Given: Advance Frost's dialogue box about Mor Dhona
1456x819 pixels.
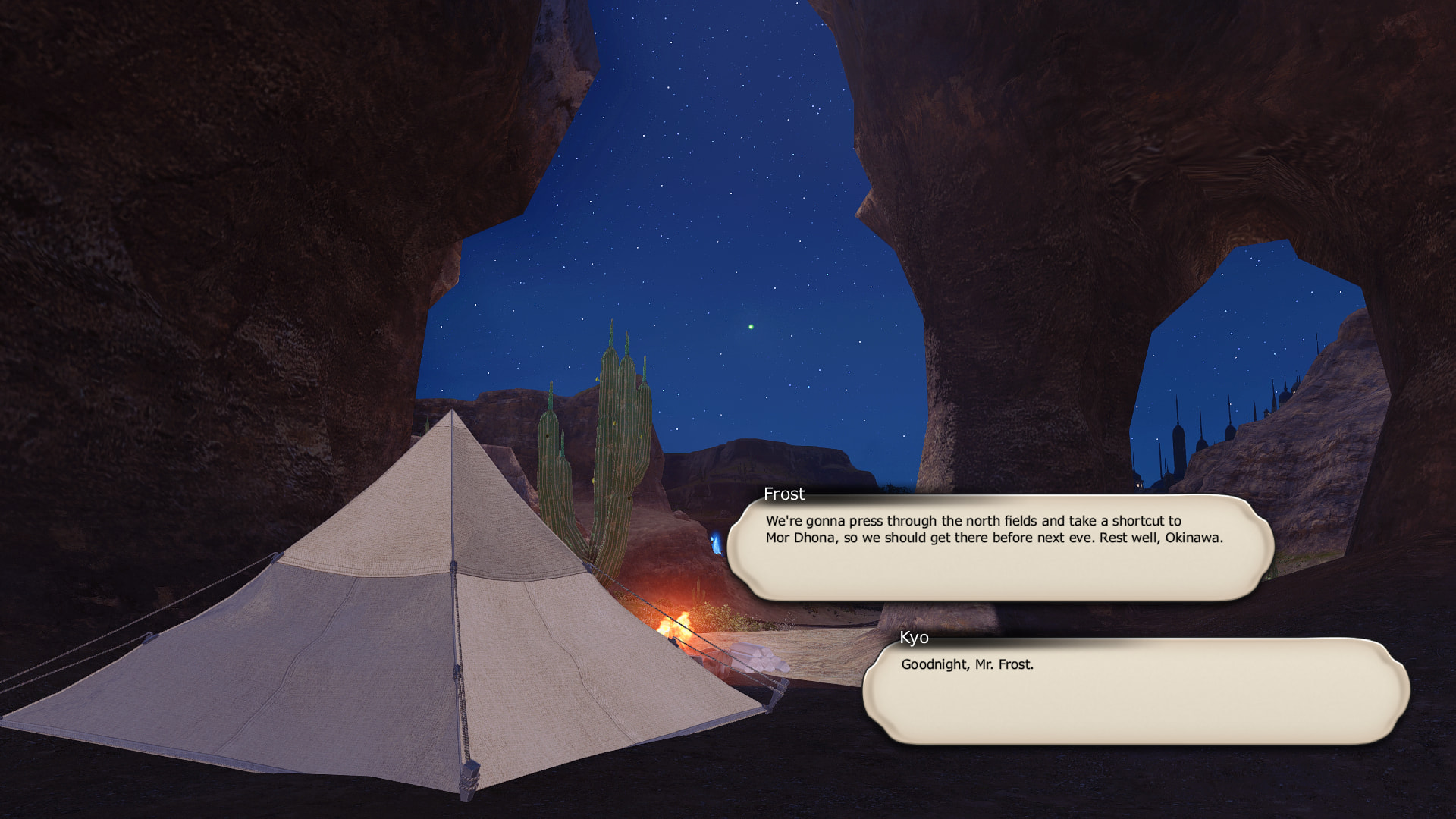Looking at the screenshot, I should tap(999, 548).
